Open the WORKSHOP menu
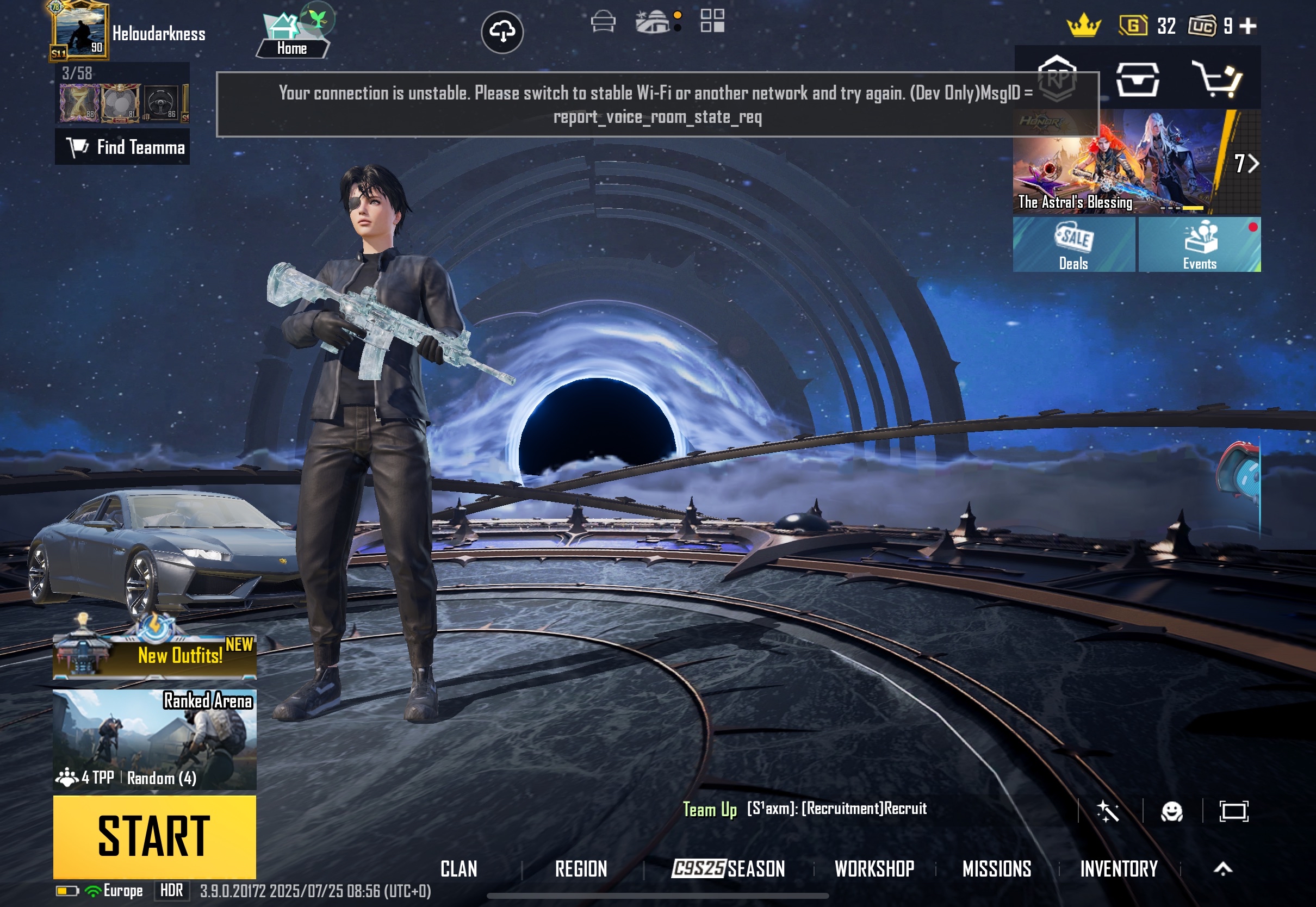 coord(874,868)
